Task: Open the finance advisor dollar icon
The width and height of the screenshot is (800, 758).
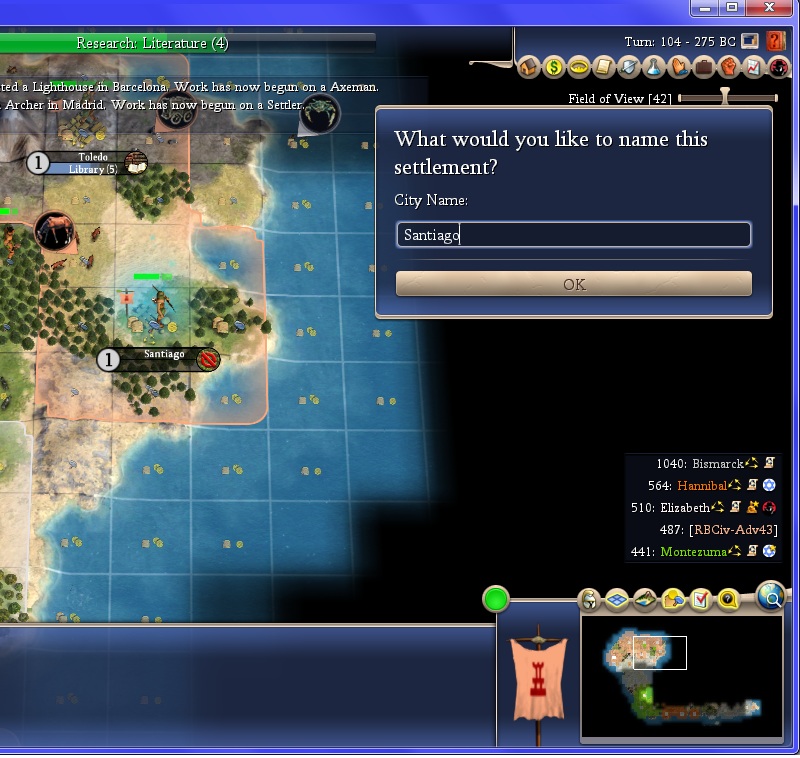Action: pyautogui.click(x=554, y=68)
